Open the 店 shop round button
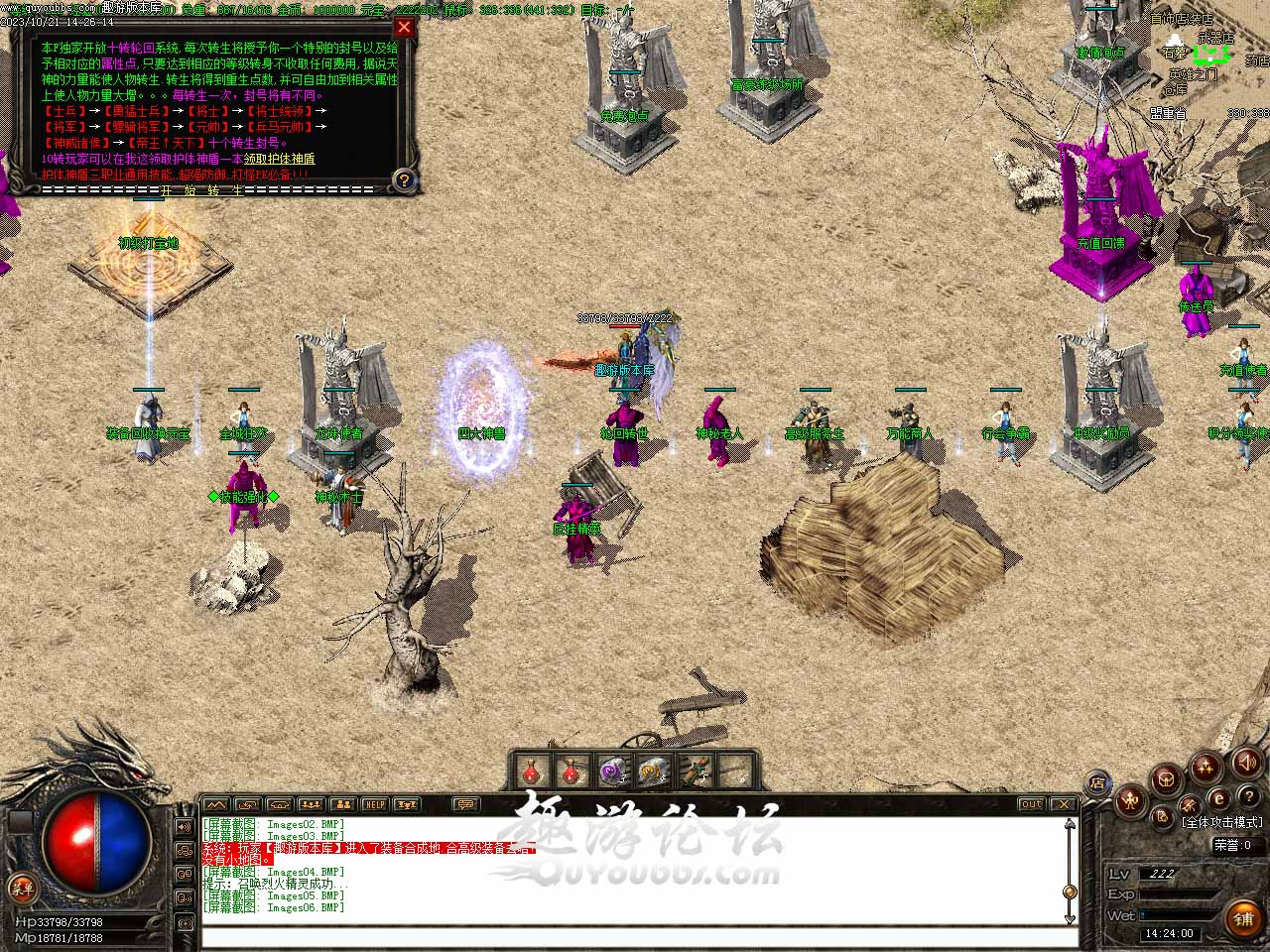Screen dimensions: 1270x952 pyautogui.click(x=1097, y=782)
